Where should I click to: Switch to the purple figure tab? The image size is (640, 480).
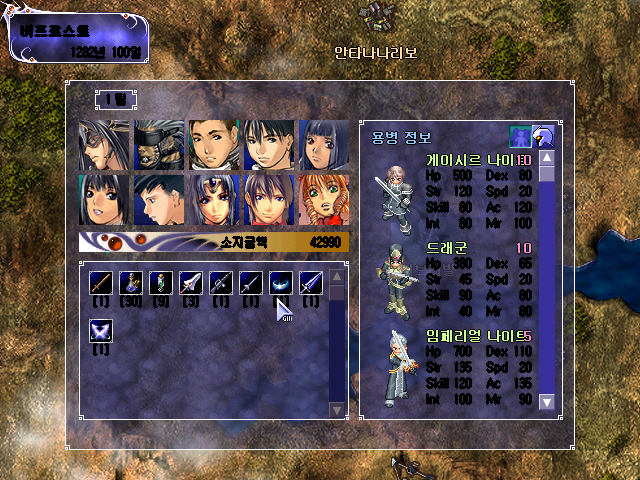coord(521,137)
